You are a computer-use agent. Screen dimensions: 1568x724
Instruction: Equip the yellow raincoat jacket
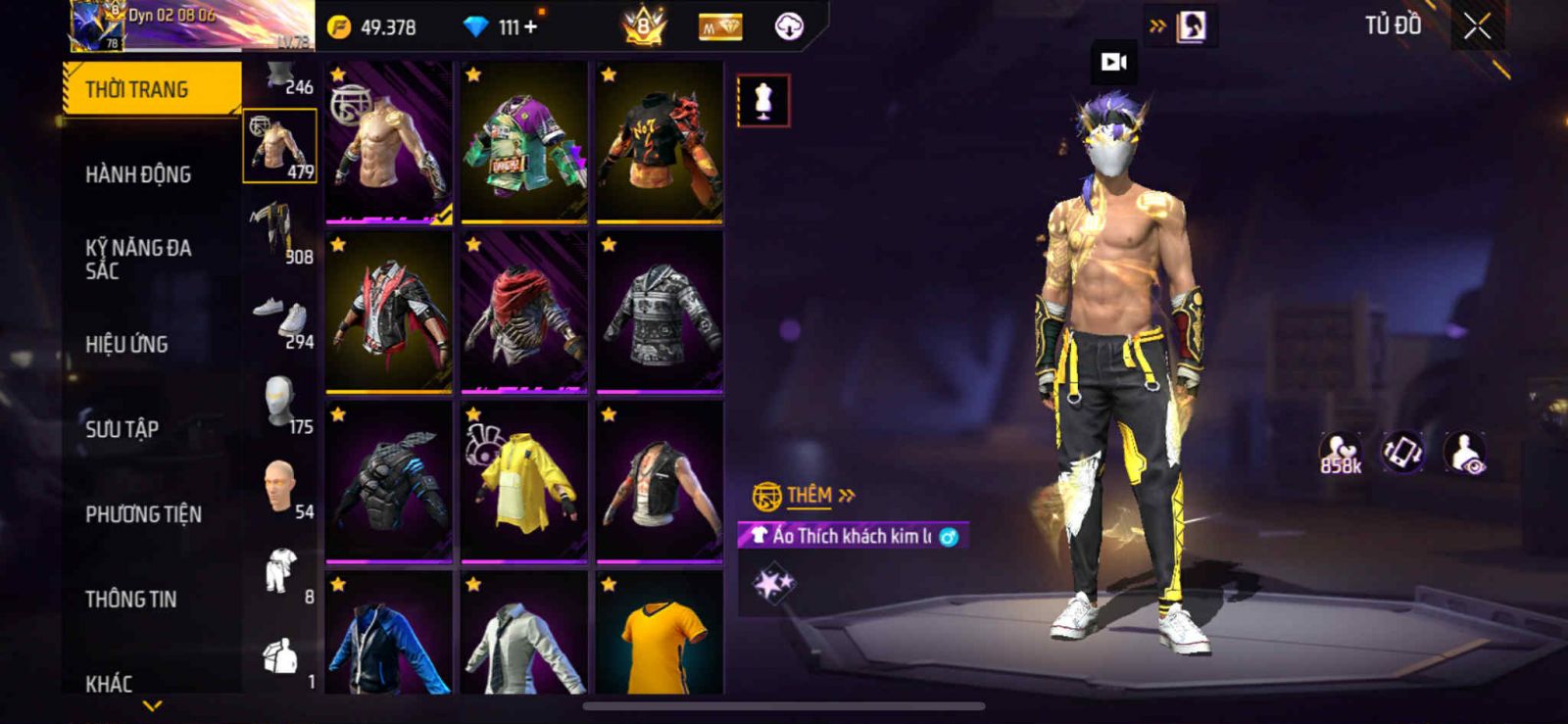coord(524,482)
